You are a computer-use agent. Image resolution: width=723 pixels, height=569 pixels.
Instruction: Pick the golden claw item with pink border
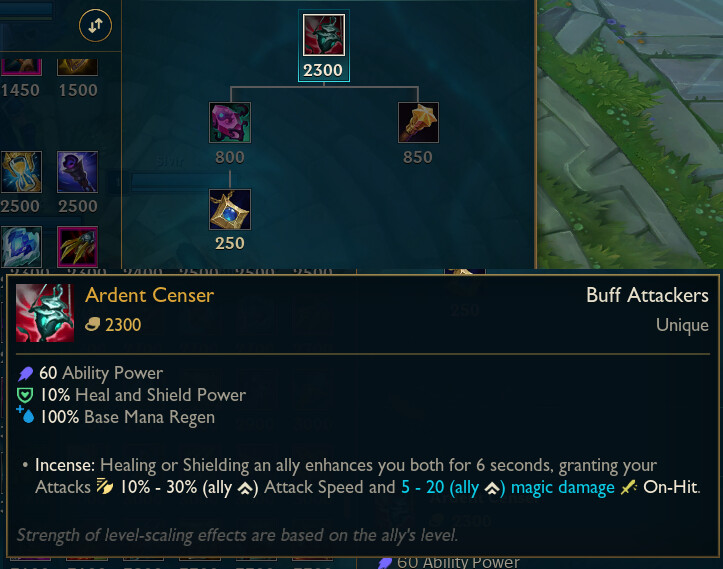pos(77,247)
